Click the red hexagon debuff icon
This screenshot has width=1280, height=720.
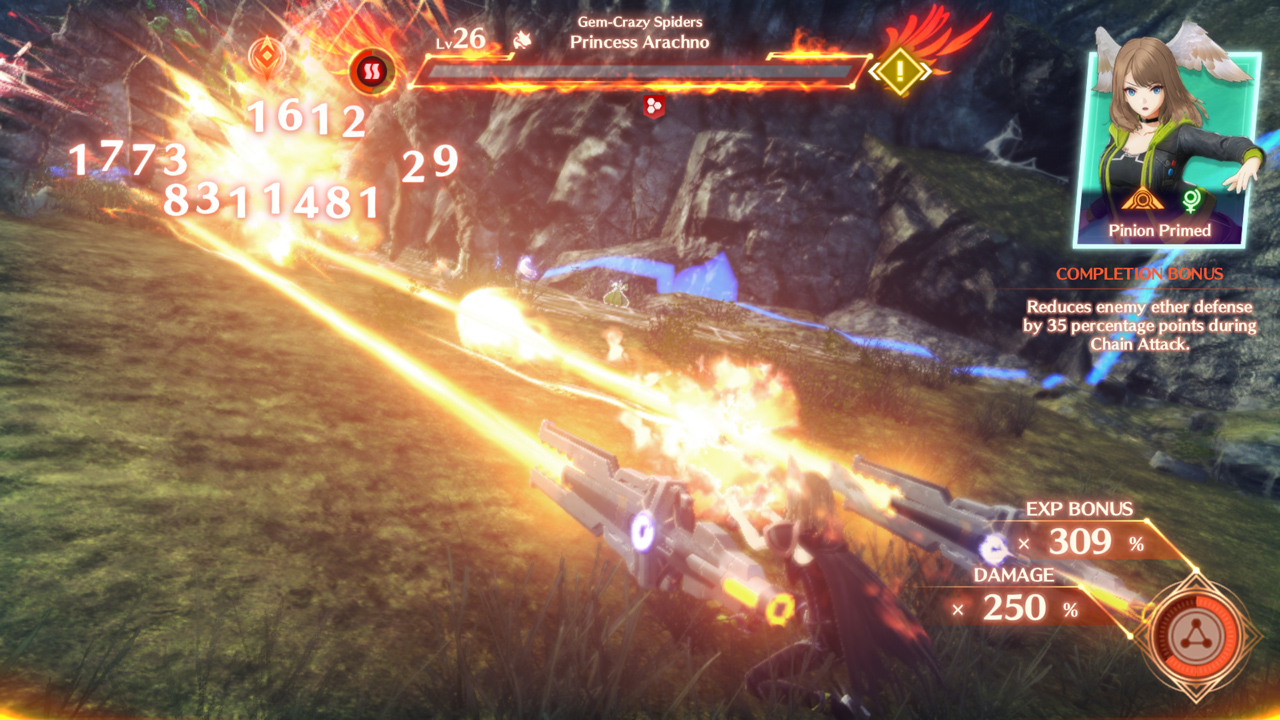653,107
